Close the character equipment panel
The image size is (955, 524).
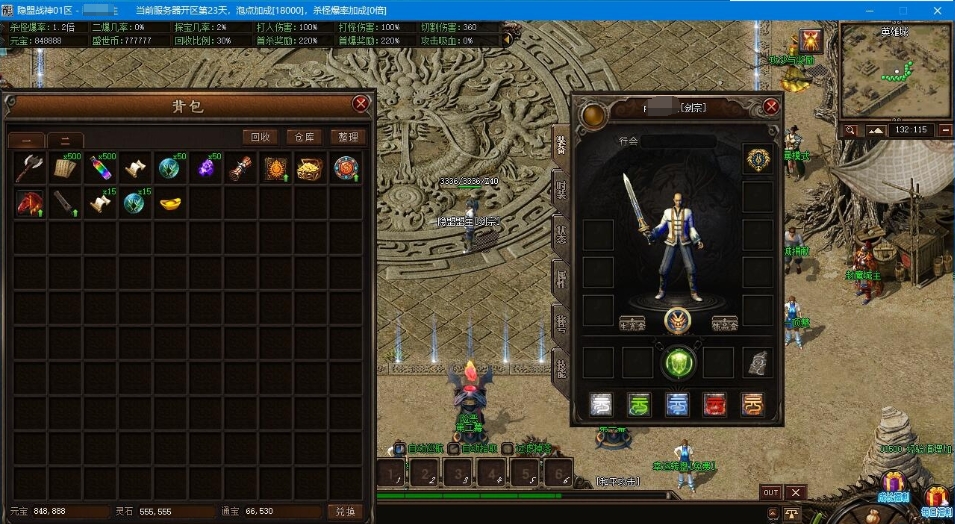click(x=771, y=106)
